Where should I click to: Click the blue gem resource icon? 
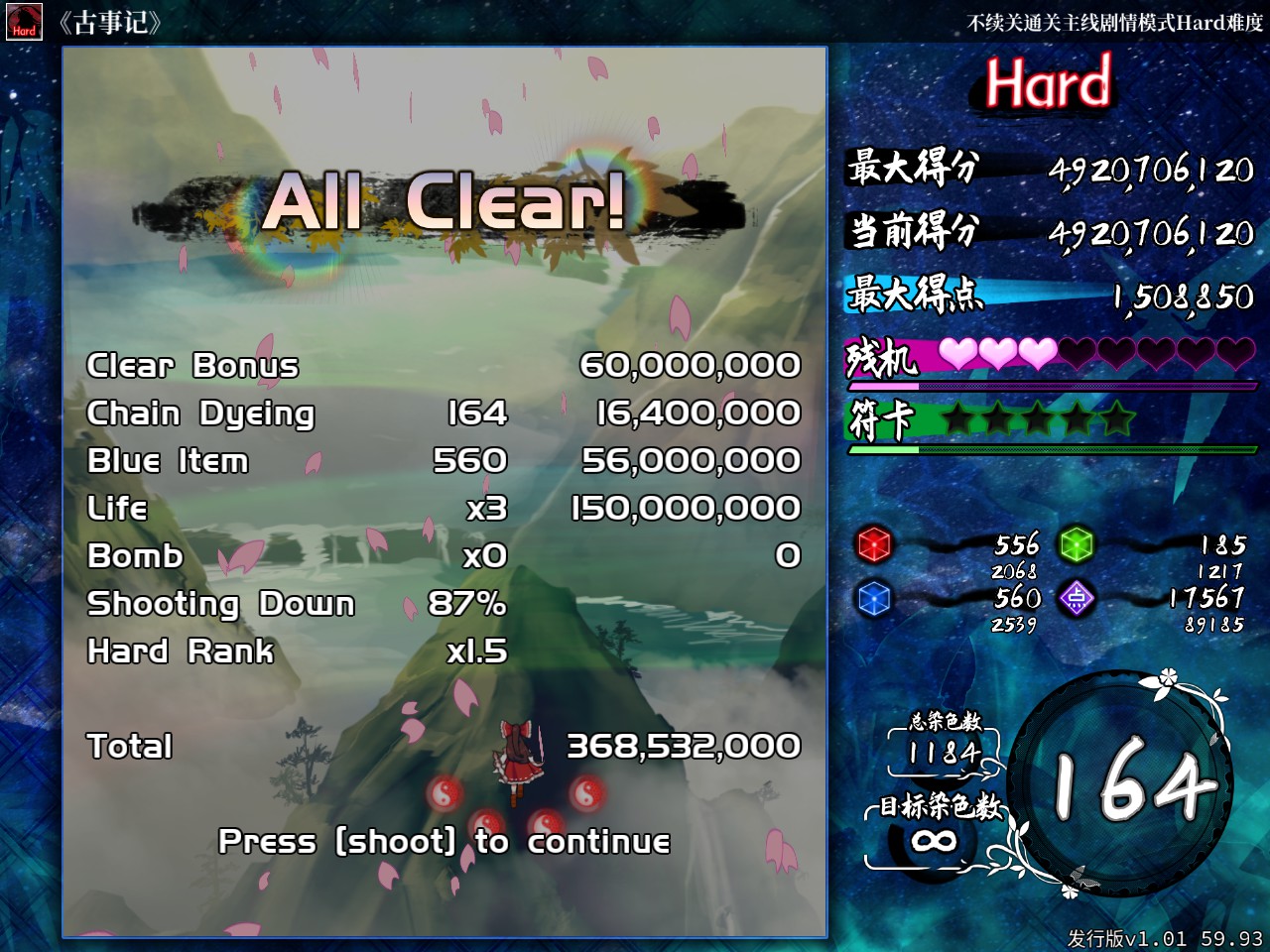coord(874,599)
